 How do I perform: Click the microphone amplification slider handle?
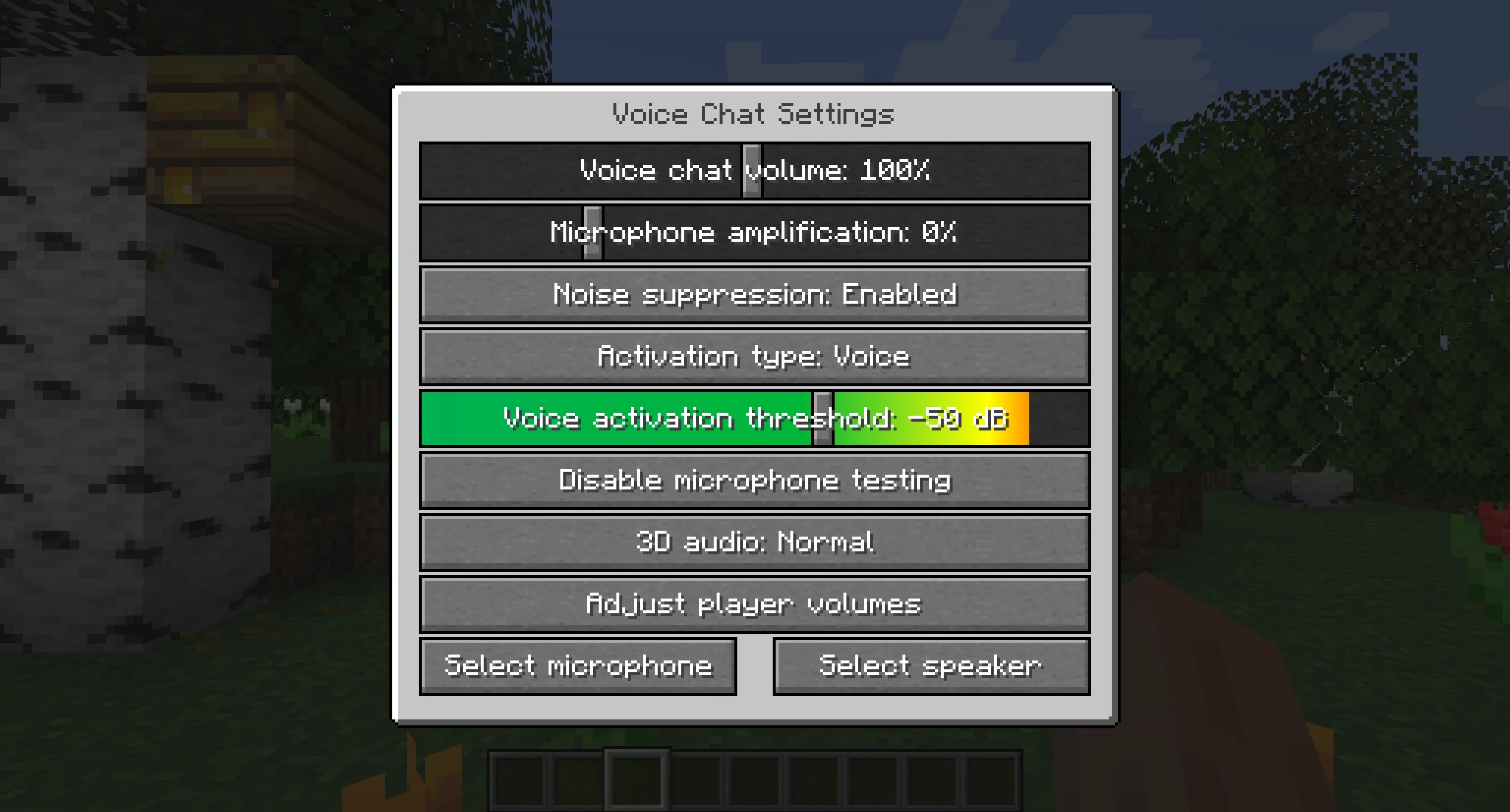593,232
